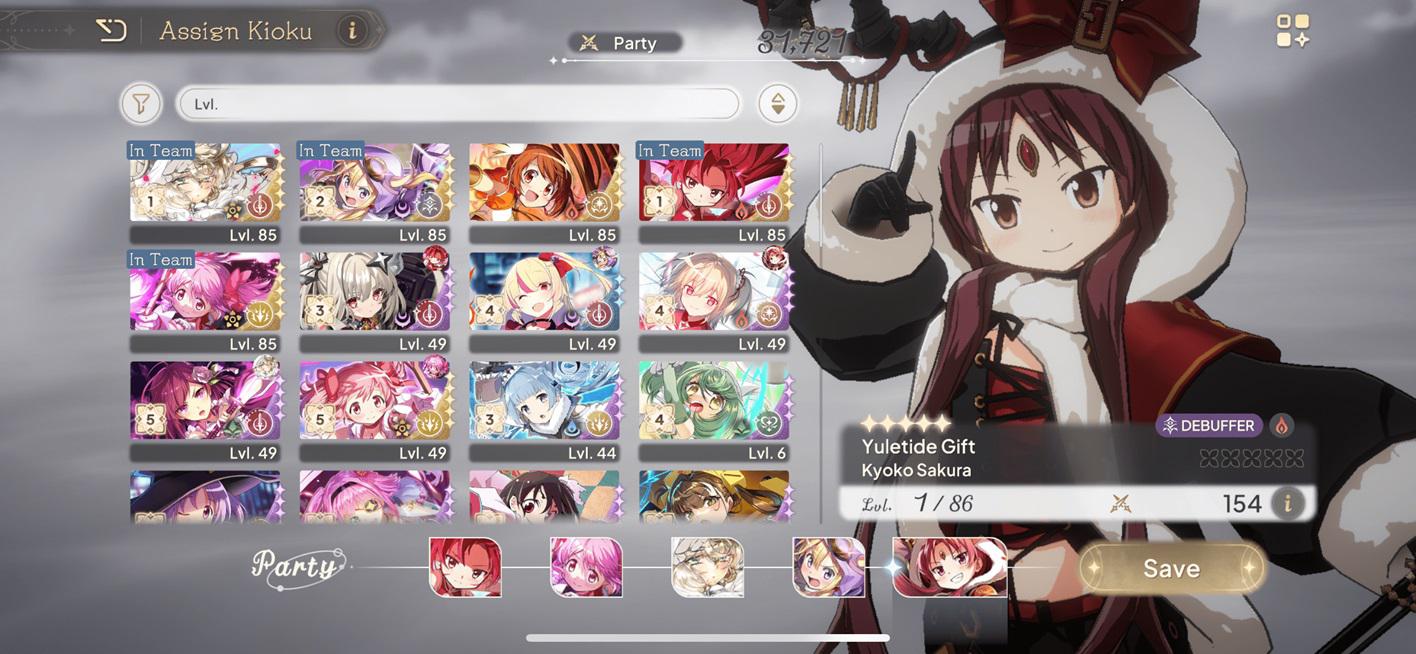Go back using the return arrow
This screenshot has width=1416, height=654.
tap(110, 31)
